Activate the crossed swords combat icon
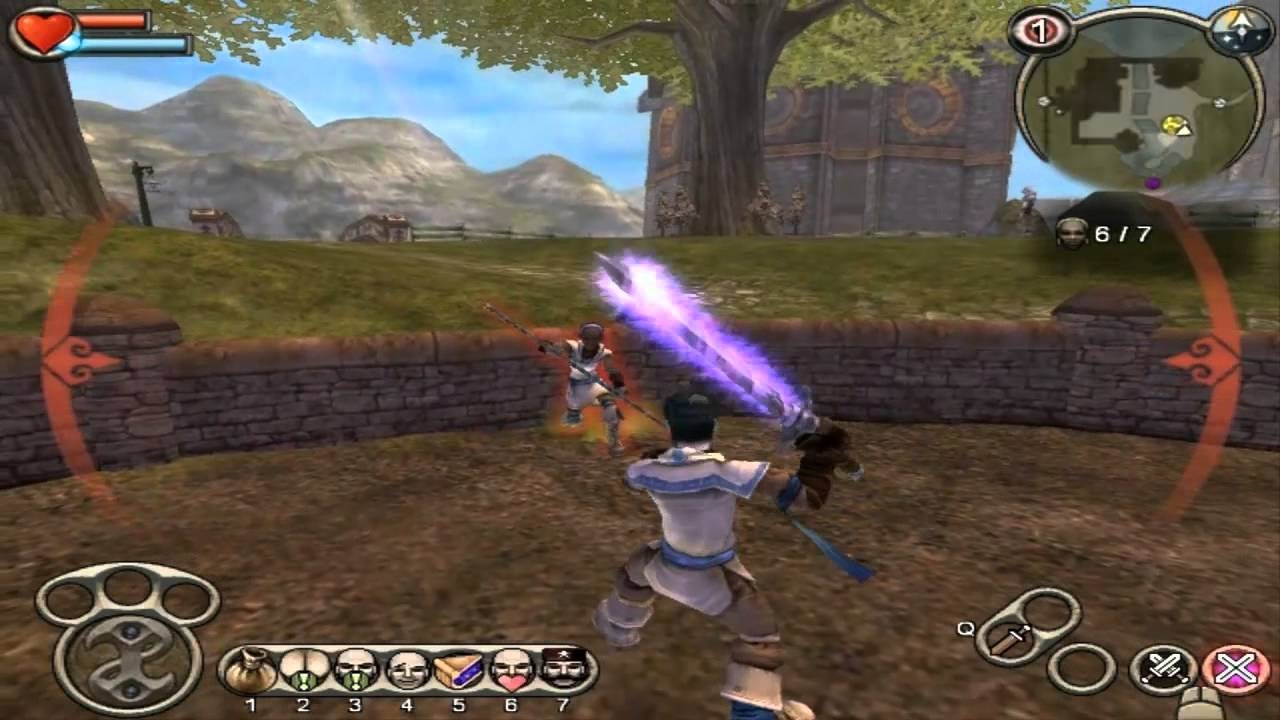This screenshot has width=1280, height=720. click(1165, 668)
